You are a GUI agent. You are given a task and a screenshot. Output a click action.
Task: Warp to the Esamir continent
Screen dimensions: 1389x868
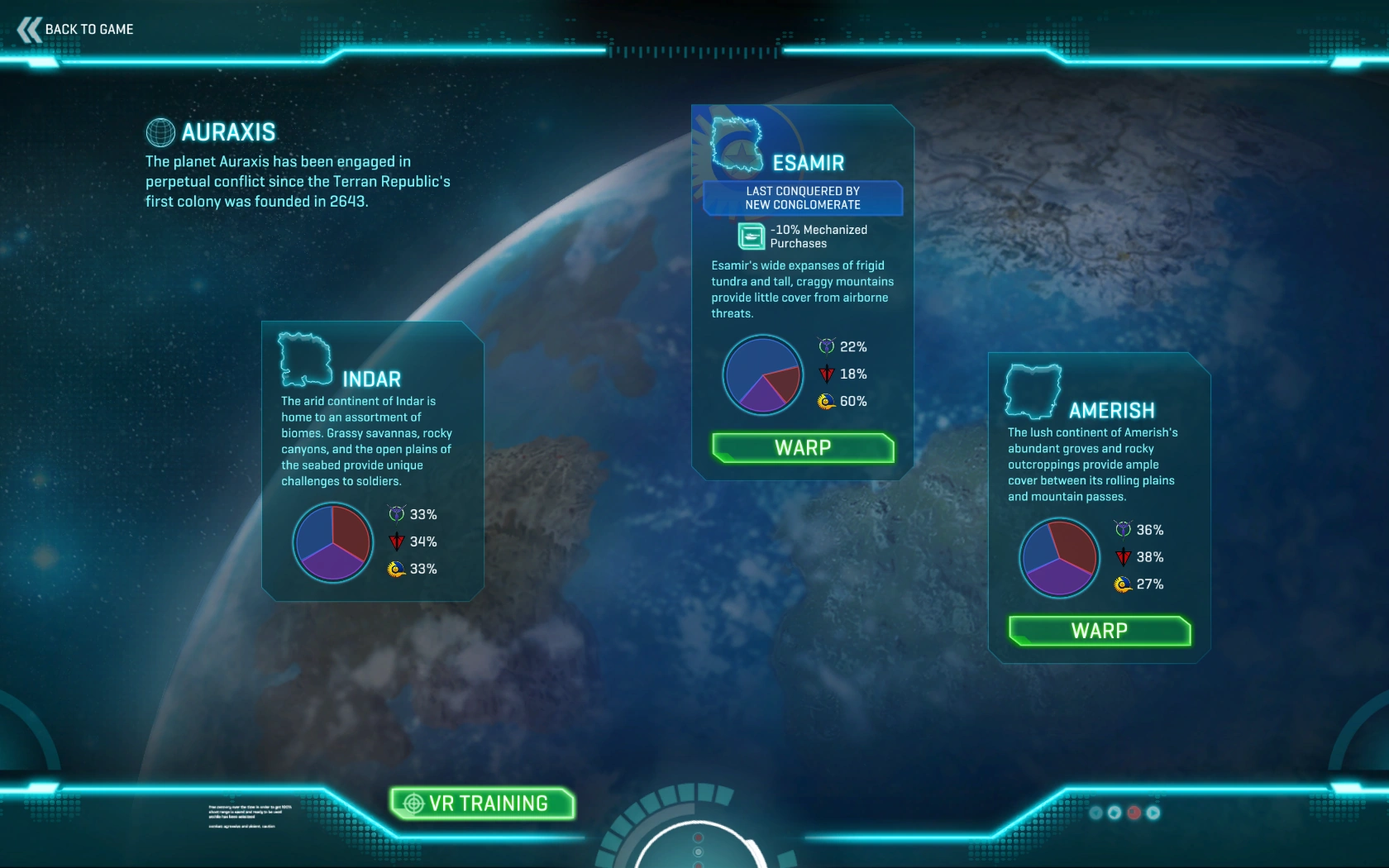(802, 448)
